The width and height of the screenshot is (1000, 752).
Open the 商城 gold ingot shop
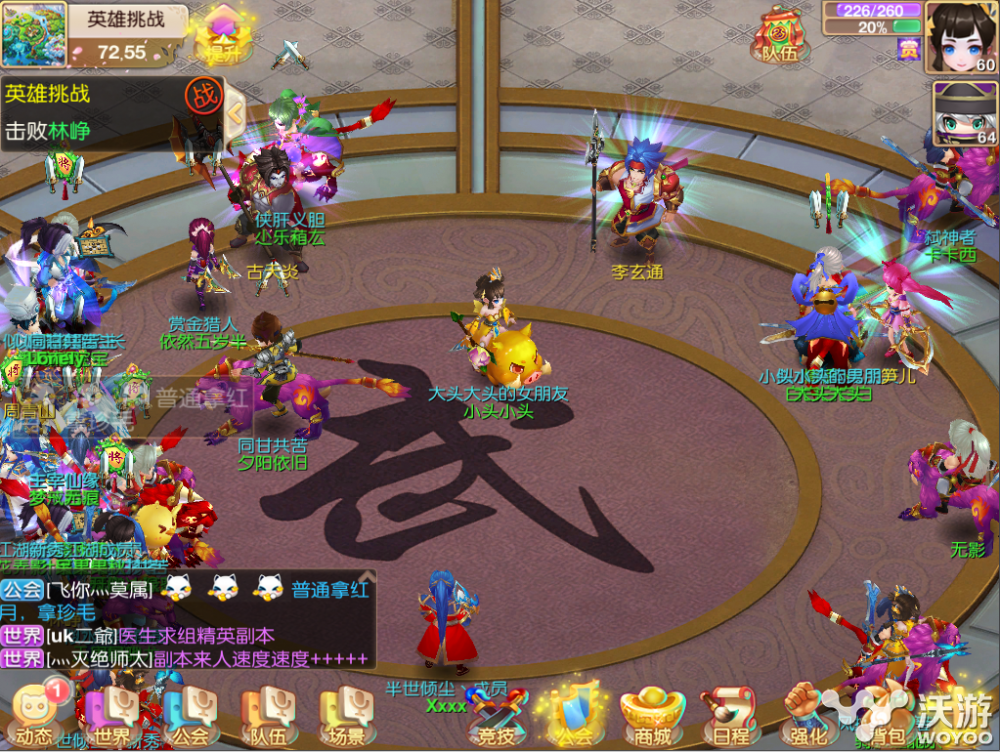[x=652, y=714]
